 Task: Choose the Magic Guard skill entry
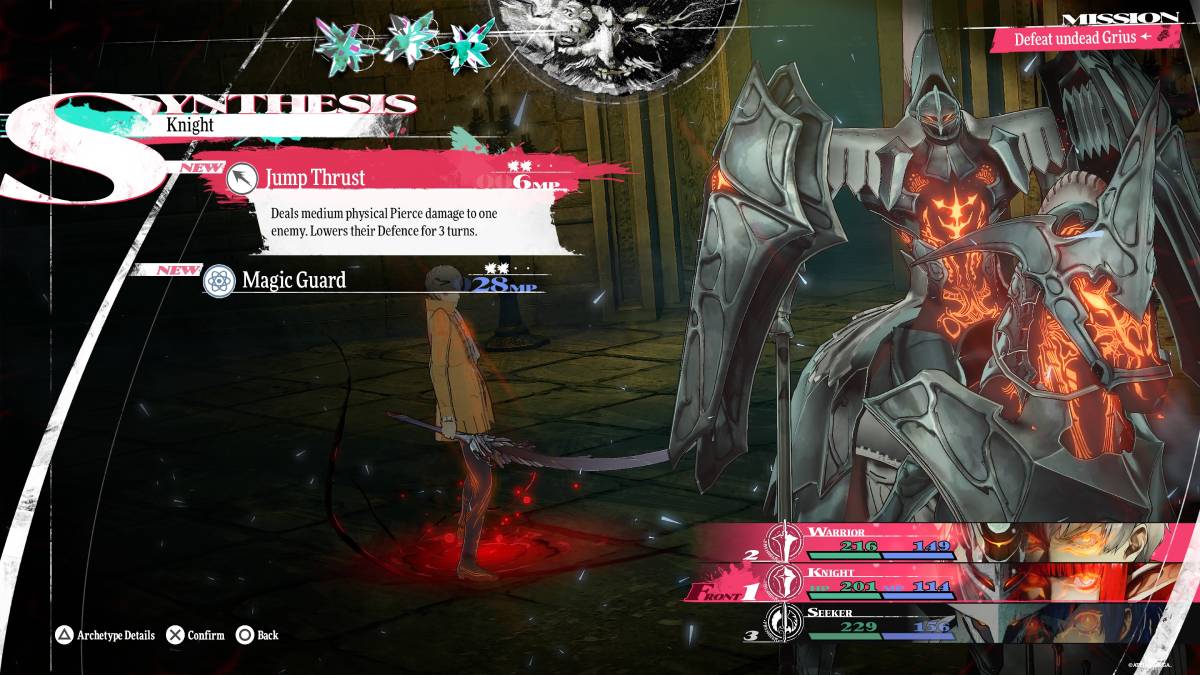[294, 280]
